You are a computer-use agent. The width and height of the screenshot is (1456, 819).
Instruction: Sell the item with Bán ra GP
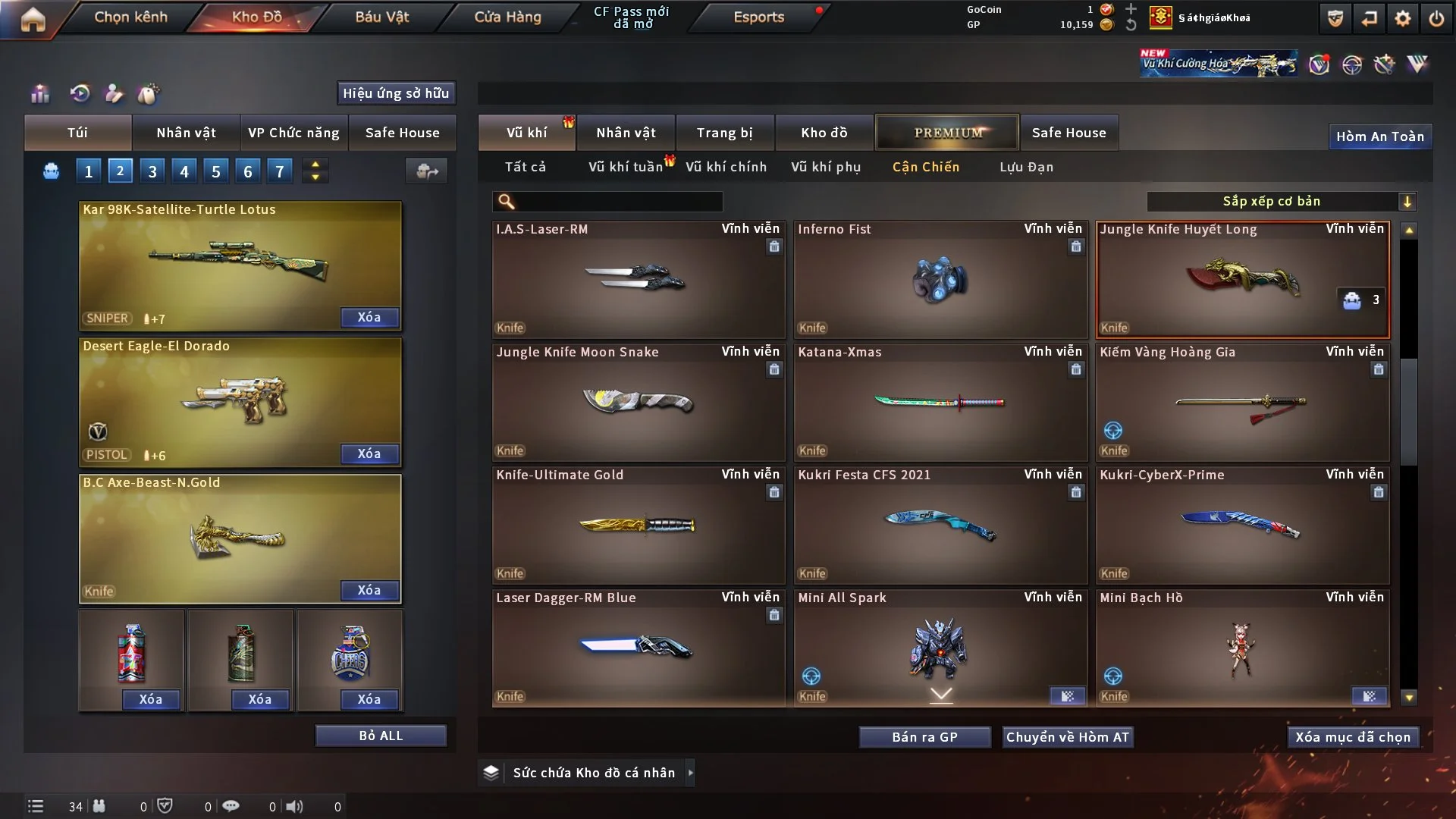click(924, 737)
